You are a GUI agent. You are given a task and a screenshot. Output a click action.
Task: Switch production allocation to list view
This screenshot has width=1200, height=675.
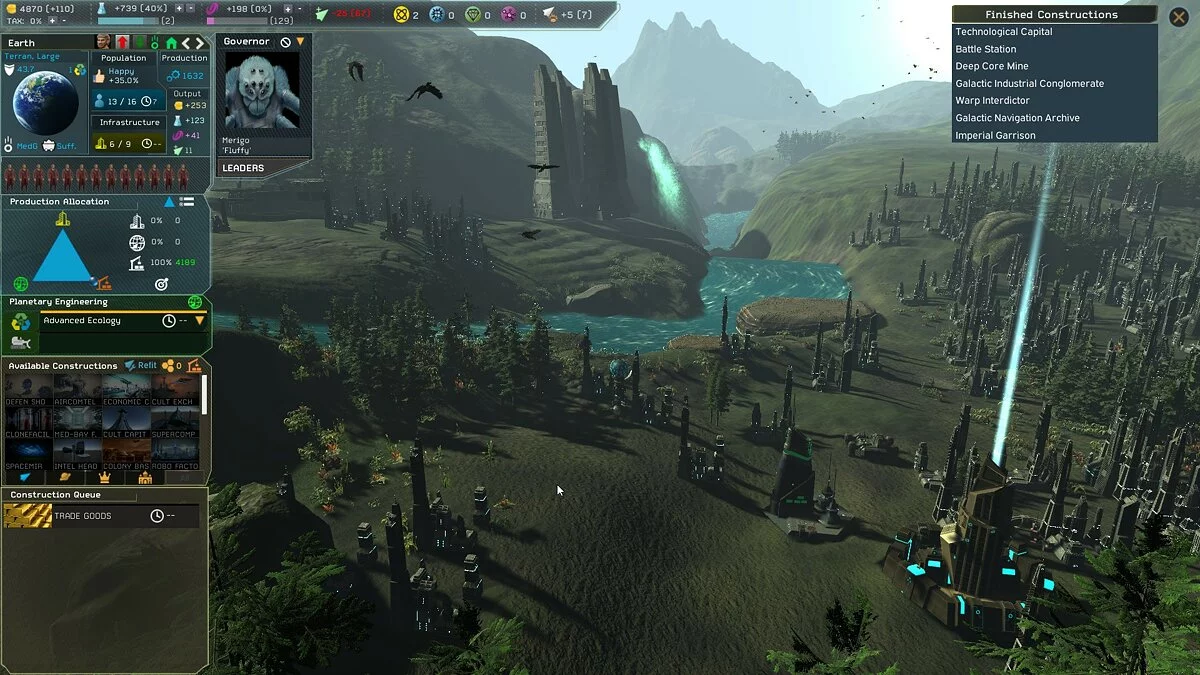tap(187, 202)
